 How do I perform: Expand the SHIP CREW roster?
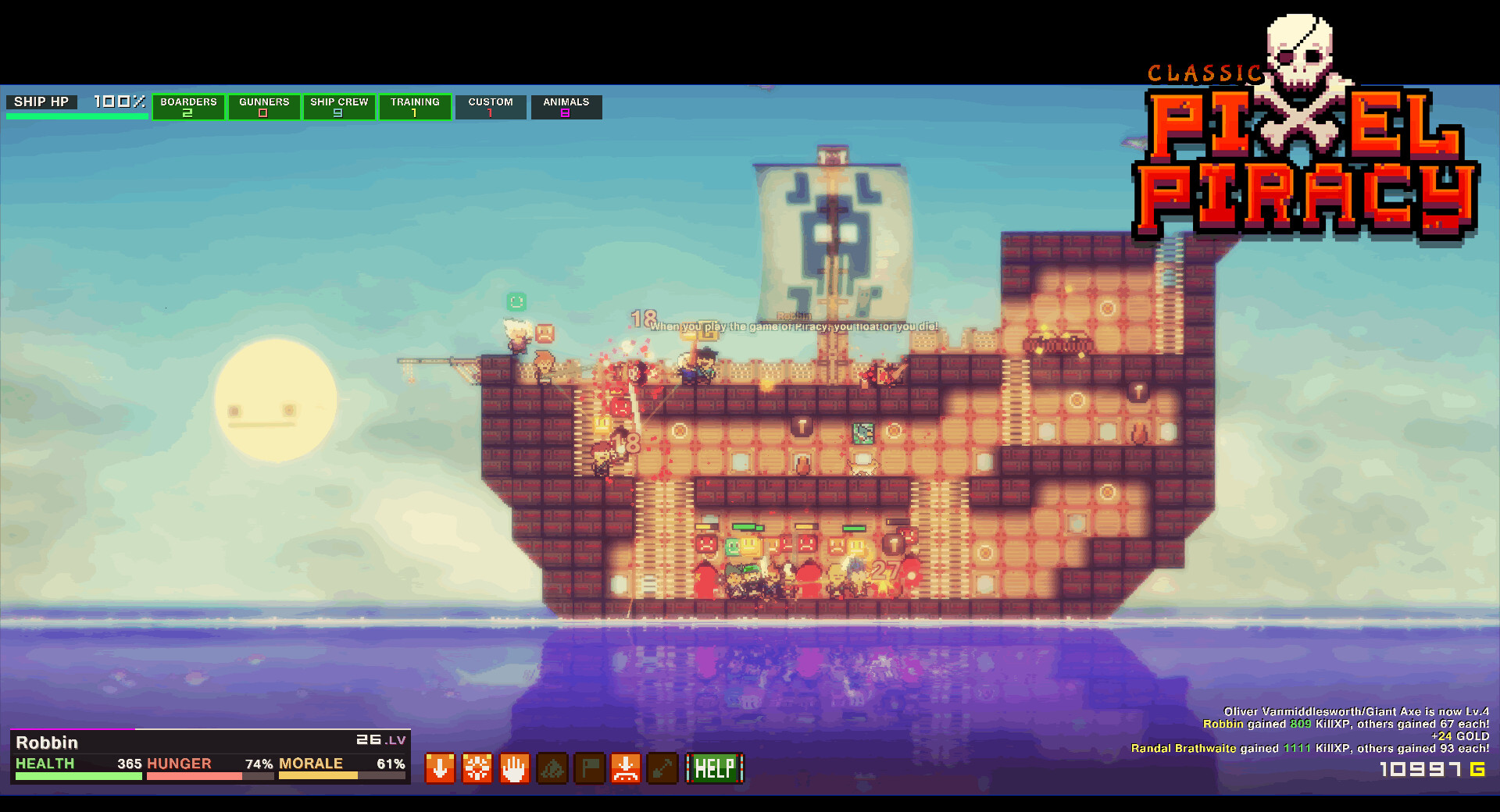coord(339,107)
